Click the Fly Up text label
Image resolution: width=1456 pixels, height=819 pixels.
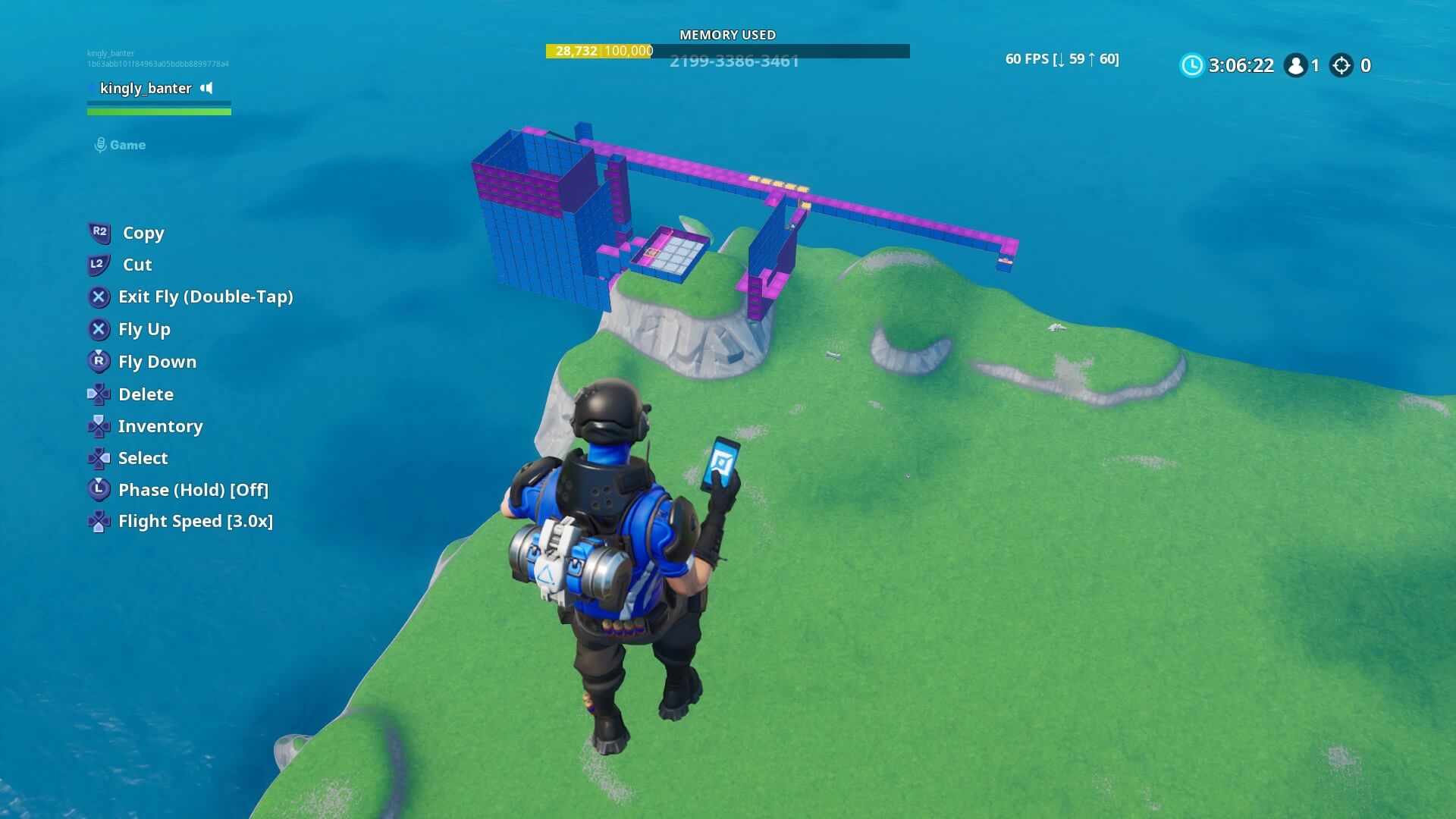coord(144,329)
